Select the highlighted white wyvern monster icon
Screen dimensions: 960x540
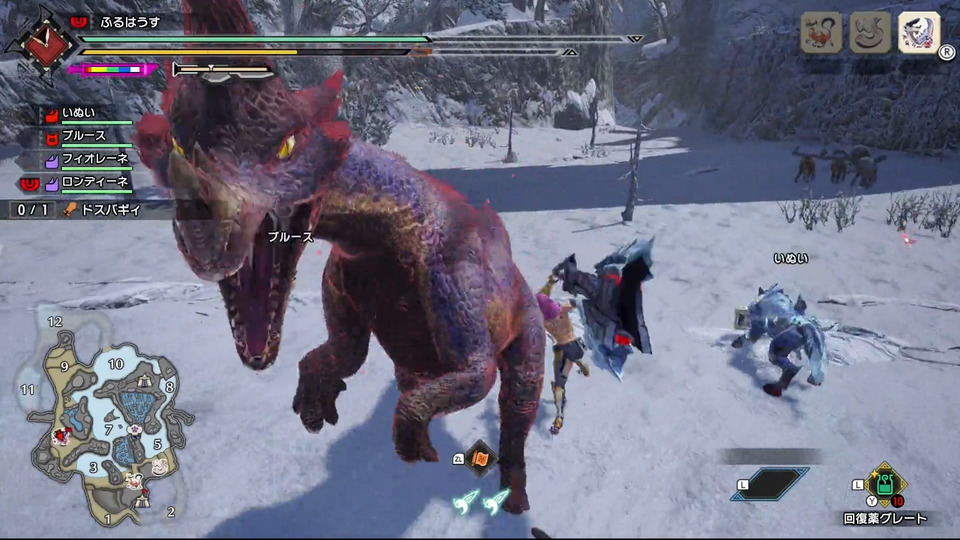pyautogui.click(x=918, y=33)
